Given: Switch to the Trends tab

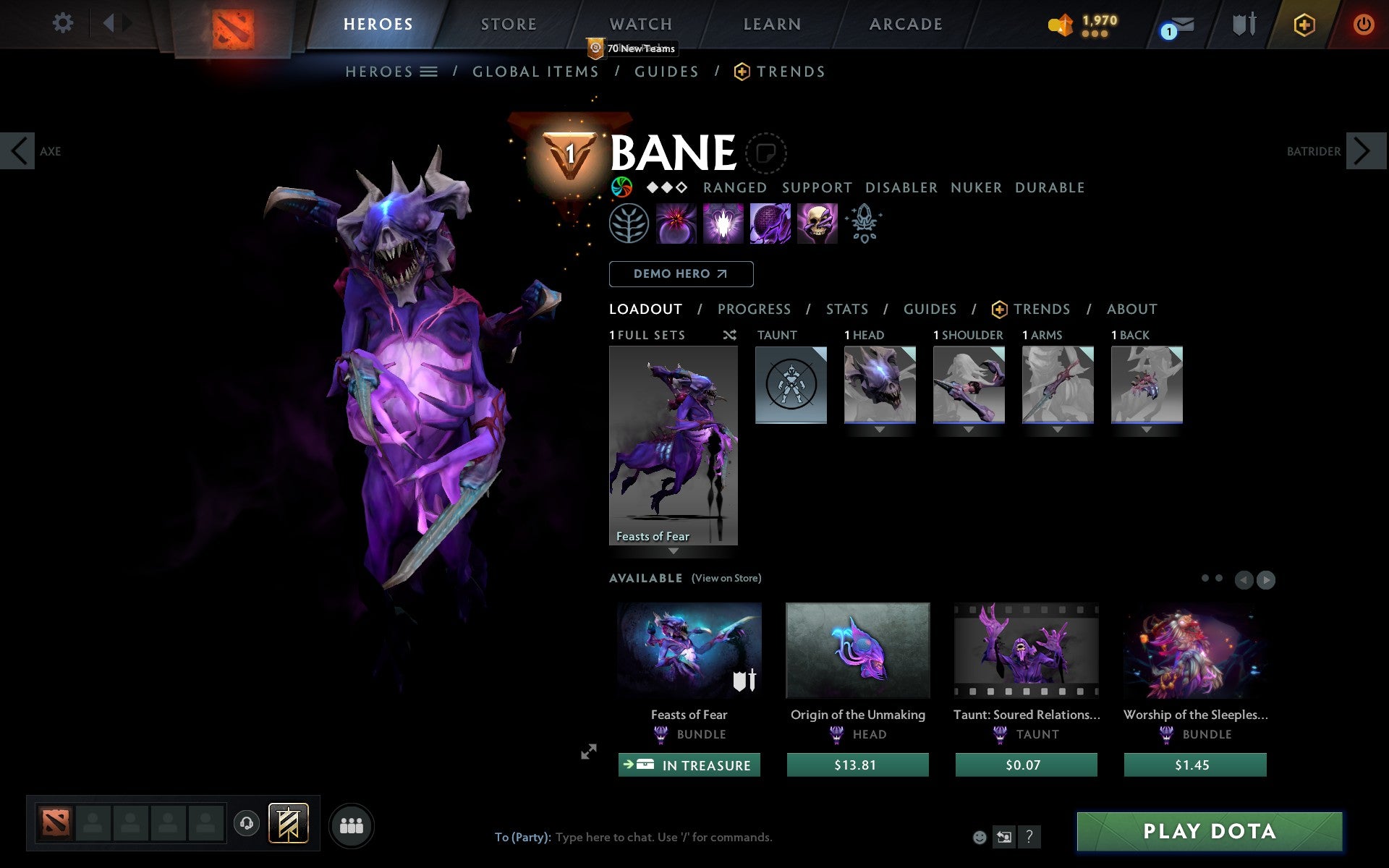Looking at the screenshot, I should pos(1041,309).
